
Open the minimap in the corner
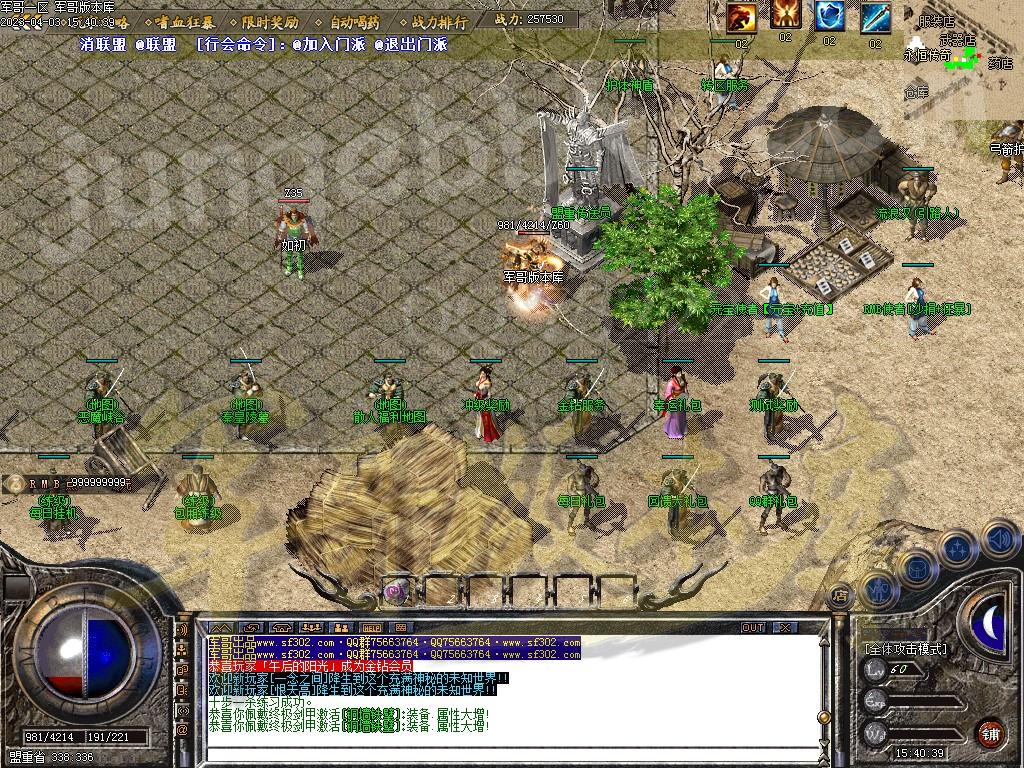(963, 60)
